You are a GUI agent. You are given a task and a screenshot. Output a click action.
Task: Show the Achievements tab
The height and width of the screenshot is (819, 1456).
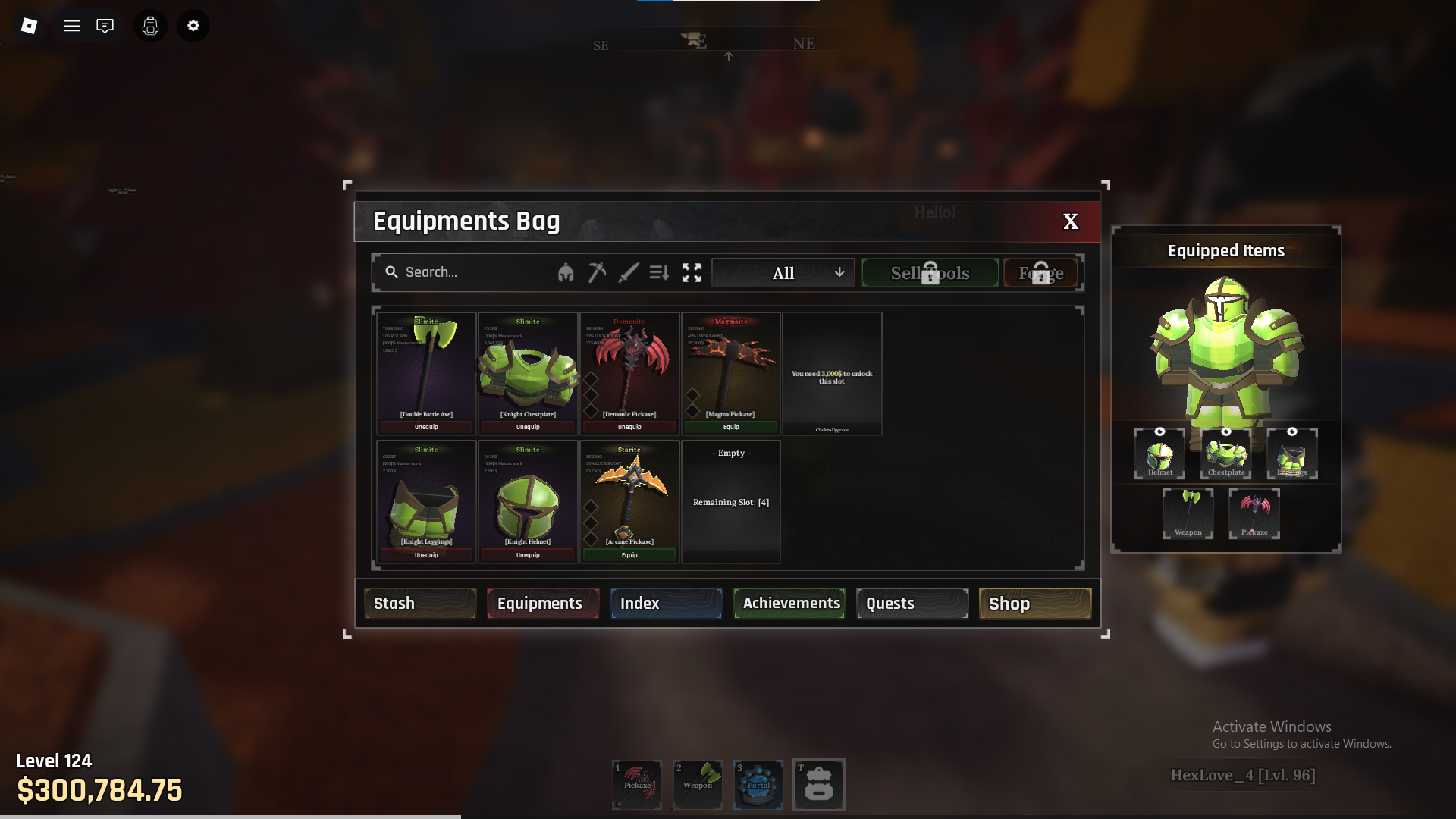pyautogui.click(x=789, y=604)
